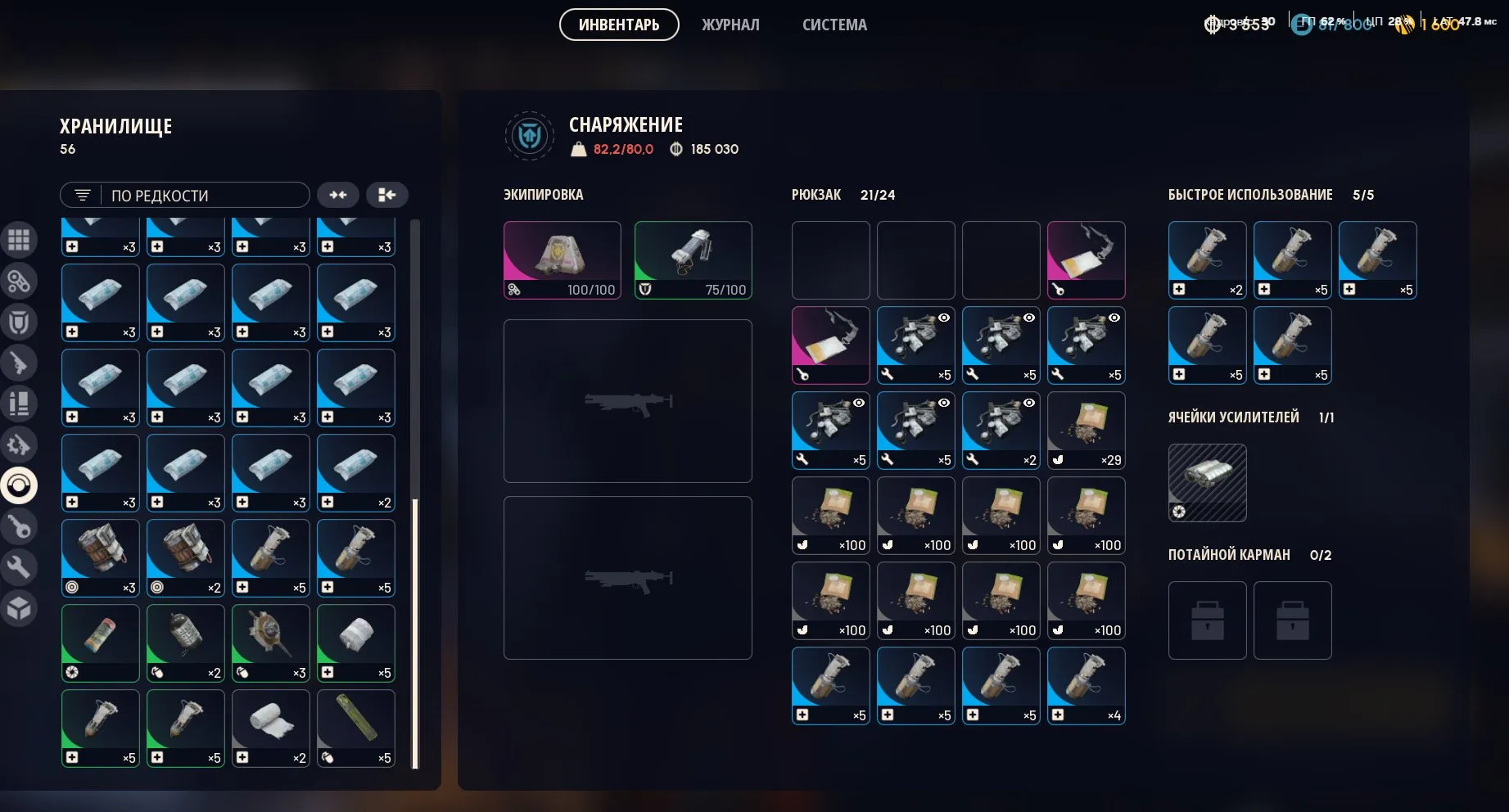Select the wrench repair category icon
Image resolution: width=1509 pixels, height=812 pixels.
[x=20, y=566]
